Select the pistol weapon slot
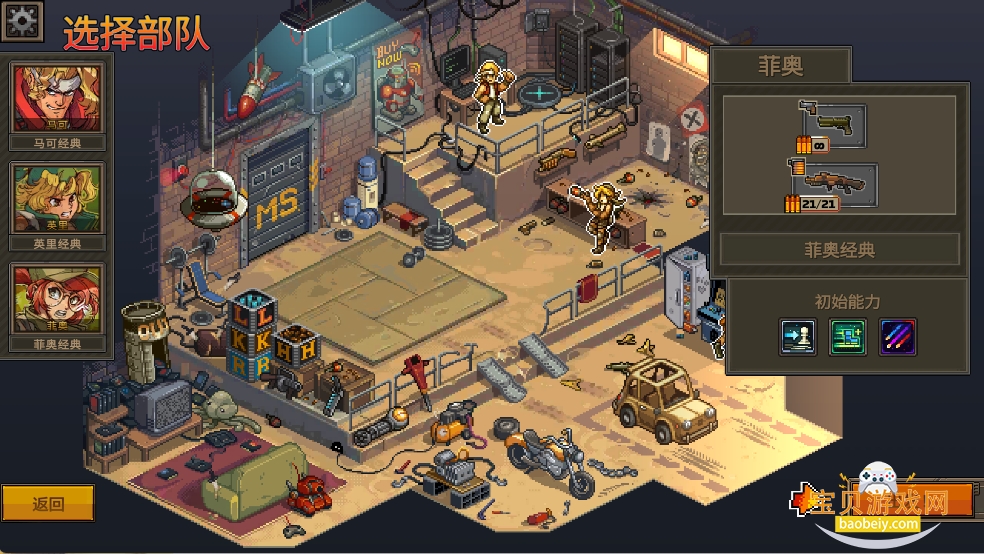The height and width of the screenshot is (554, 984). coord(832,126)
